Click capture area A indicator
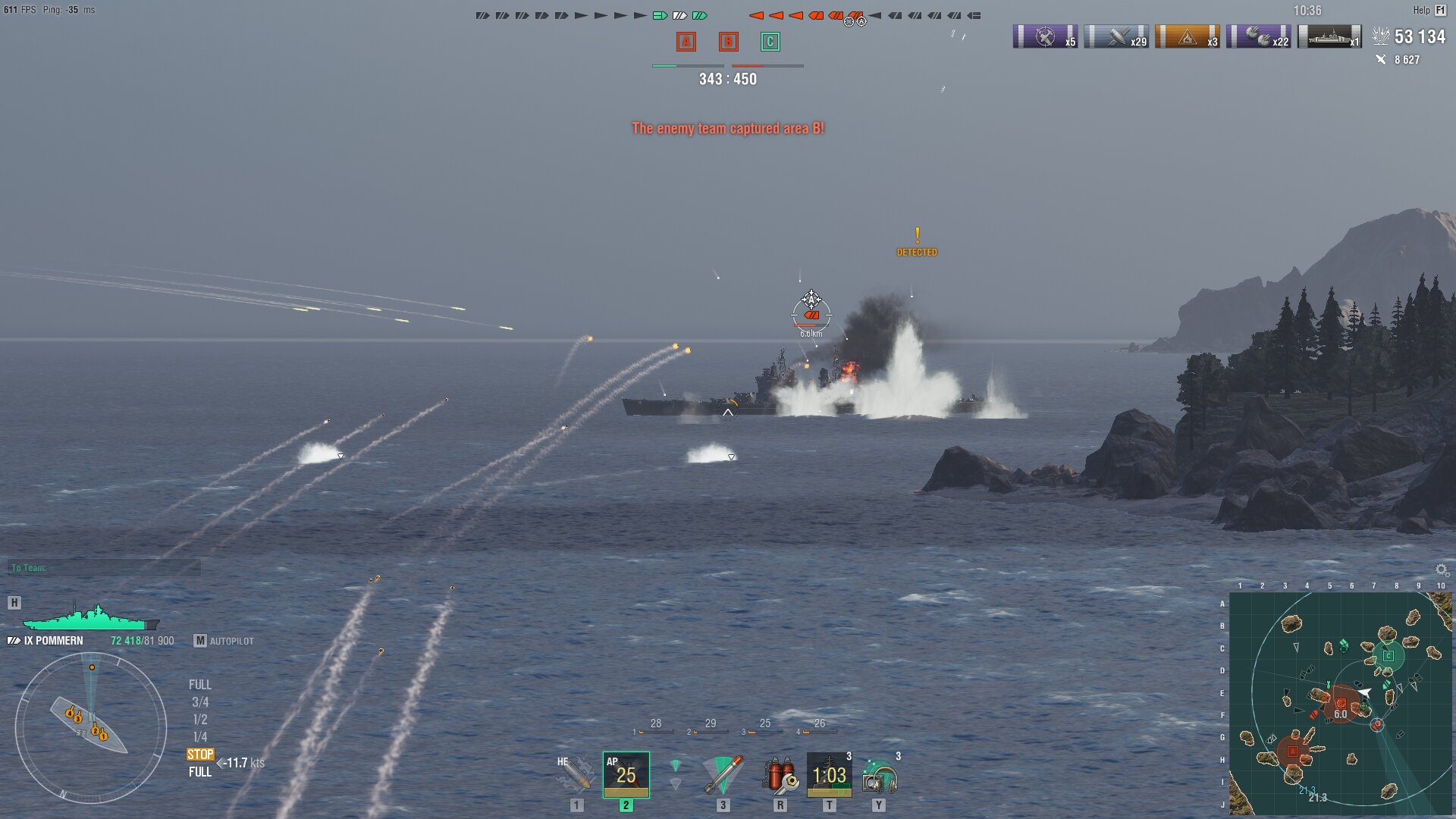The width and height of the screenshot is (1456, 819). pos(686,42)
